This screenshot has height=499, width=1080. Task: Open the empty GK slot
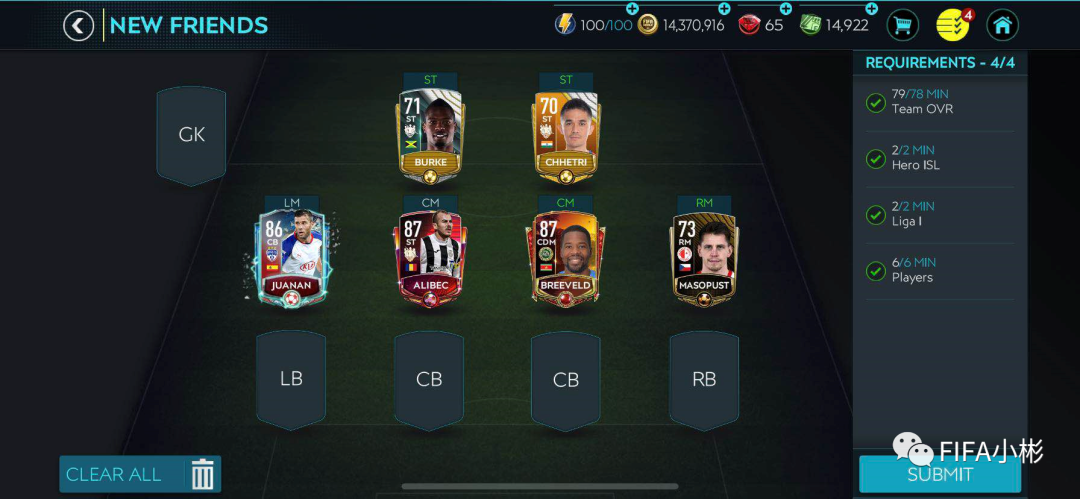click(x=191, y=135)
